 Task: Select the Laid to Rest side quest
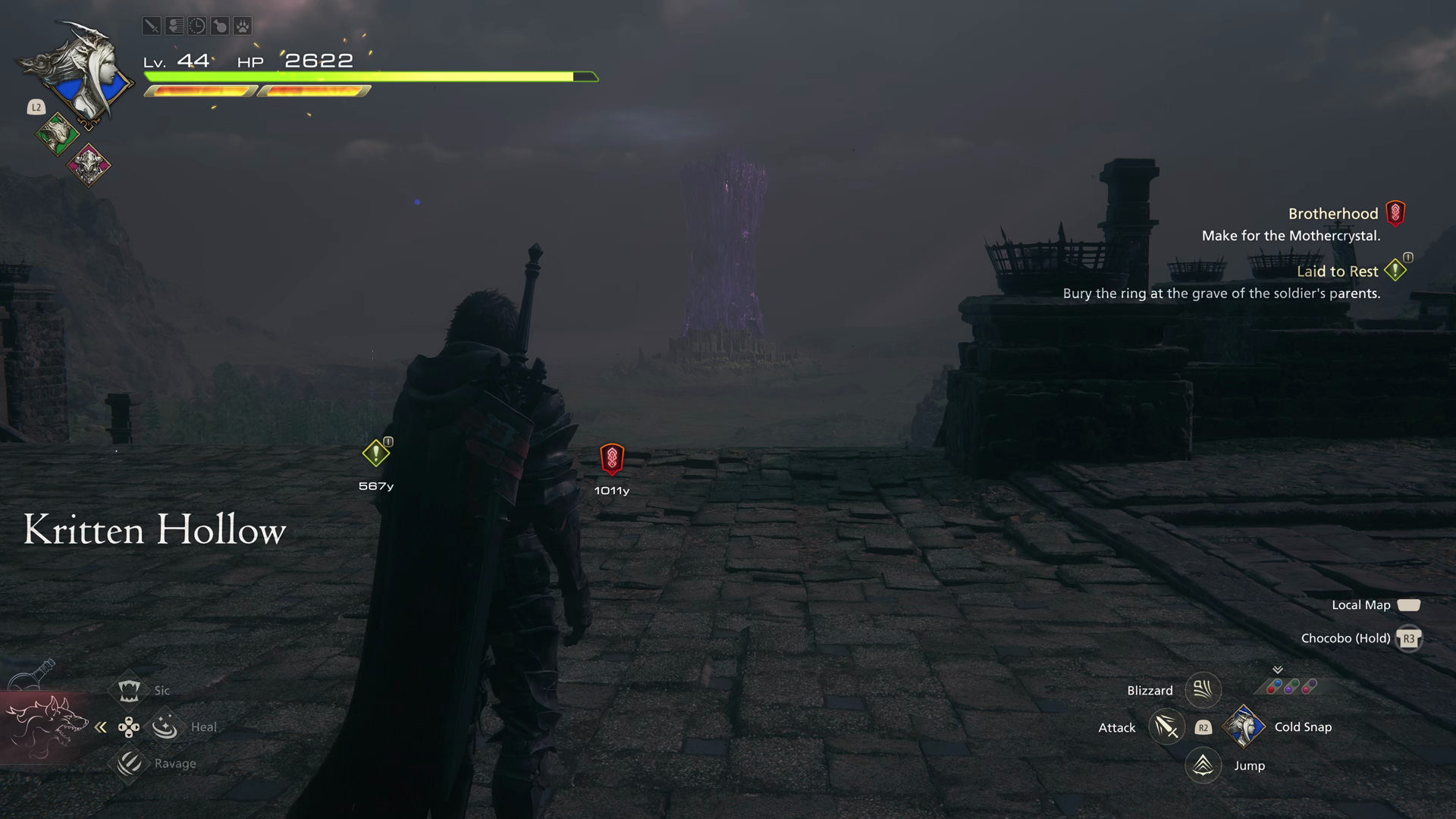click(x=1337, y=271)
